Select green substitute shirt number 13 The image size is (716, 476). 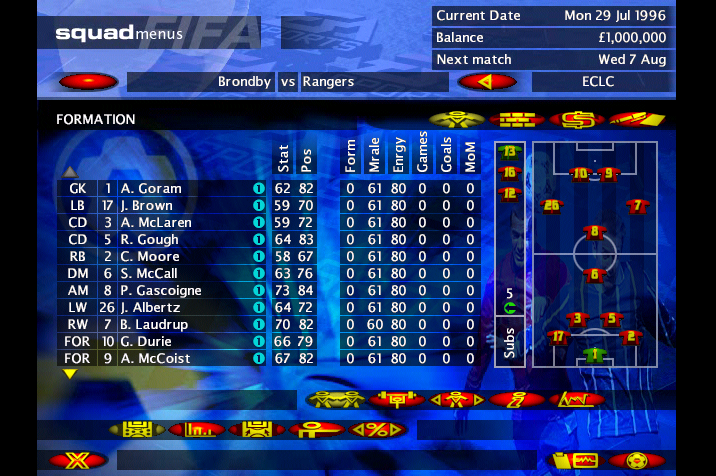click(510, 152)
